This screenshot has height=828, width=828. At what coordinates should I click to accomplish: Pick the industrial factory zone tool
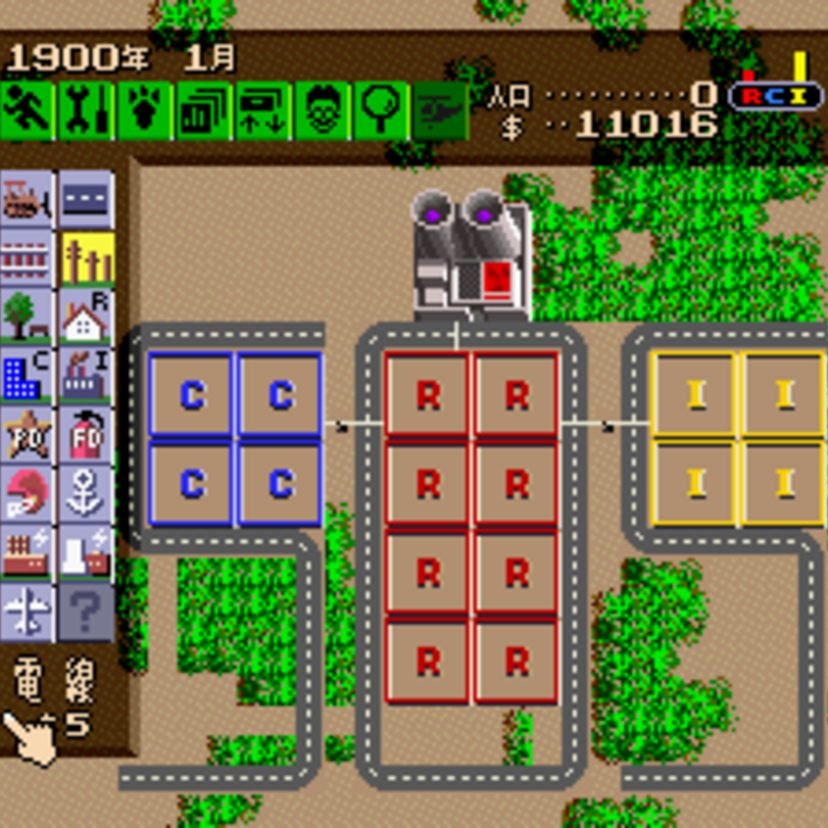point(86,375)
